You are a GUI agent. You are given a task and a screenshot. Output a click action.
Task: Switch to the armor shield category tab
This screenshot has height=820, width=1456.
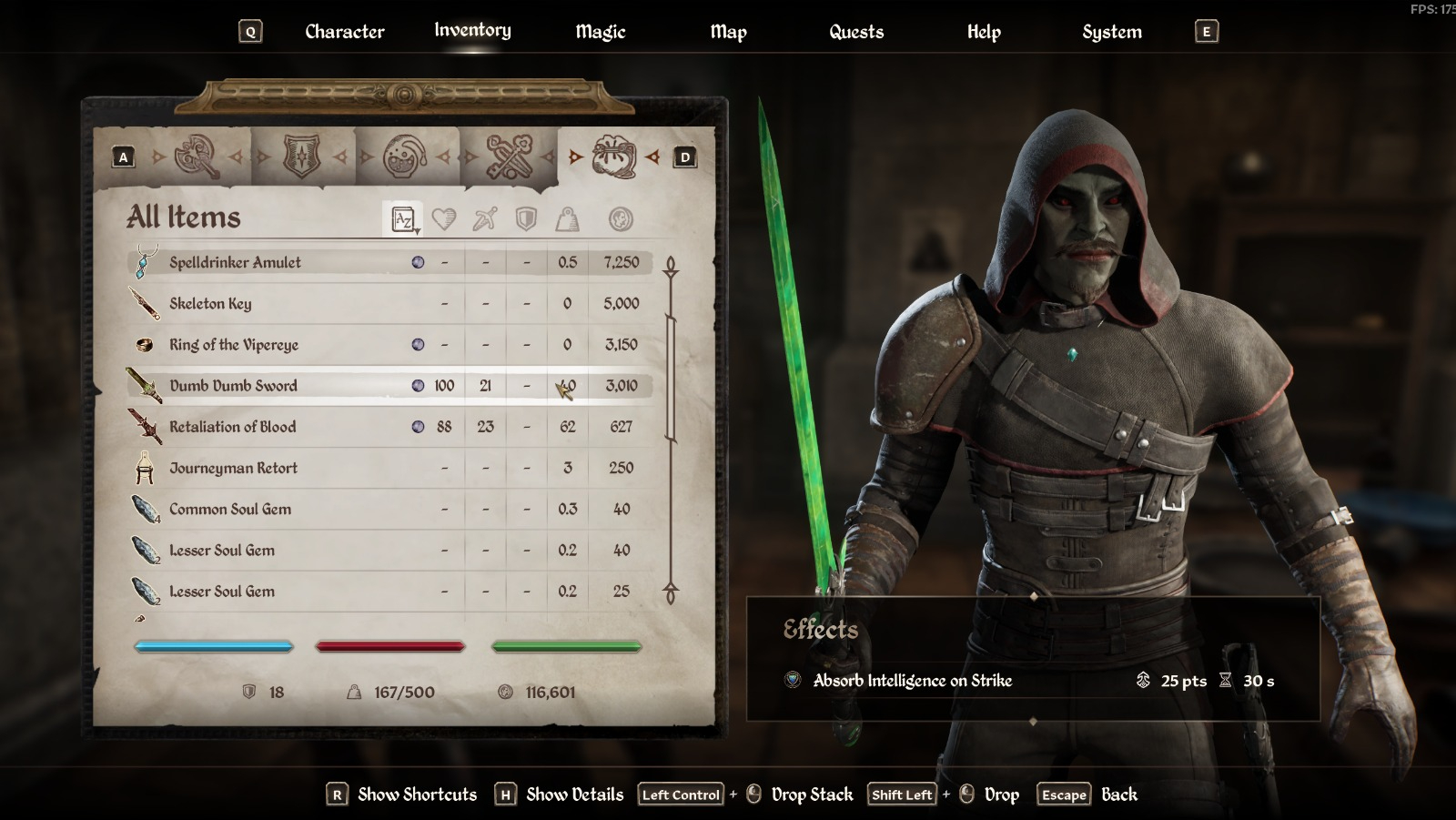[302, 157]
